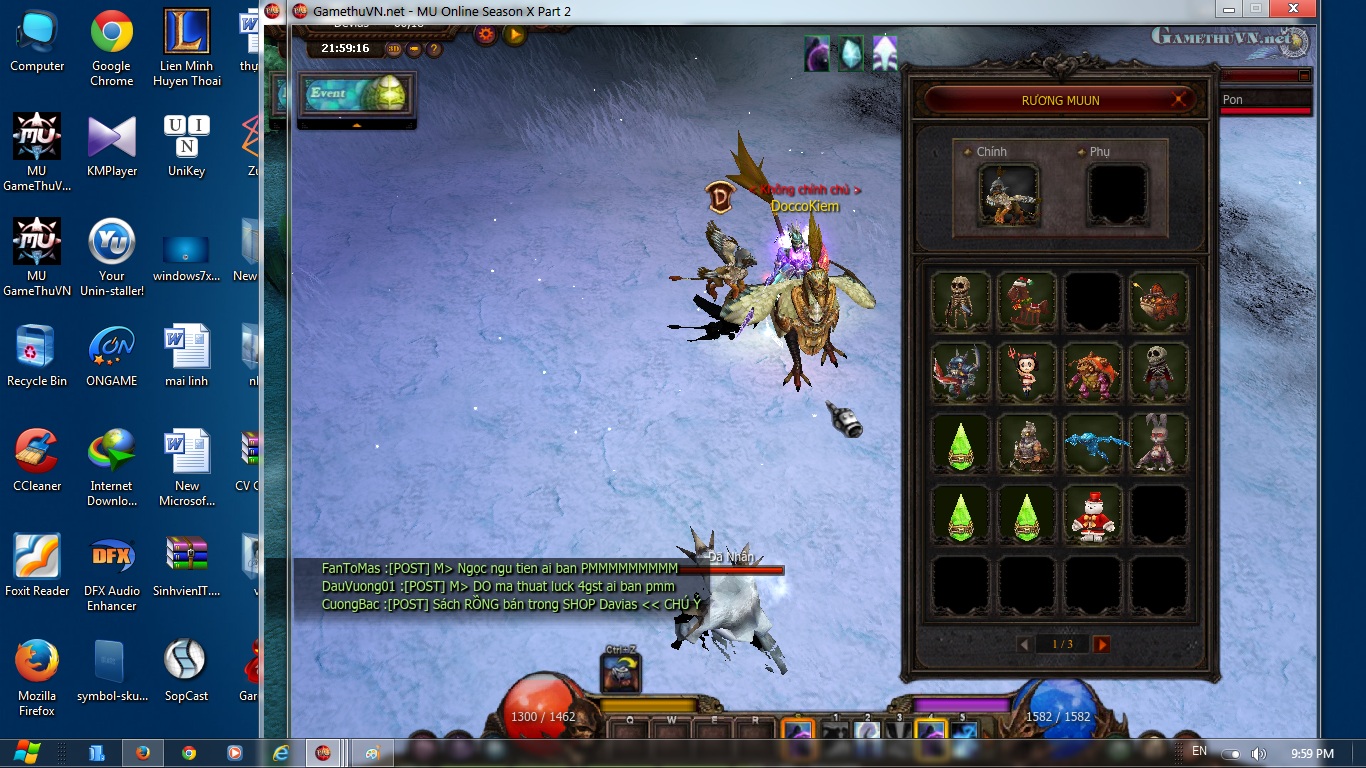
Task: Select the orange ogre muun
Action: 1092,372
